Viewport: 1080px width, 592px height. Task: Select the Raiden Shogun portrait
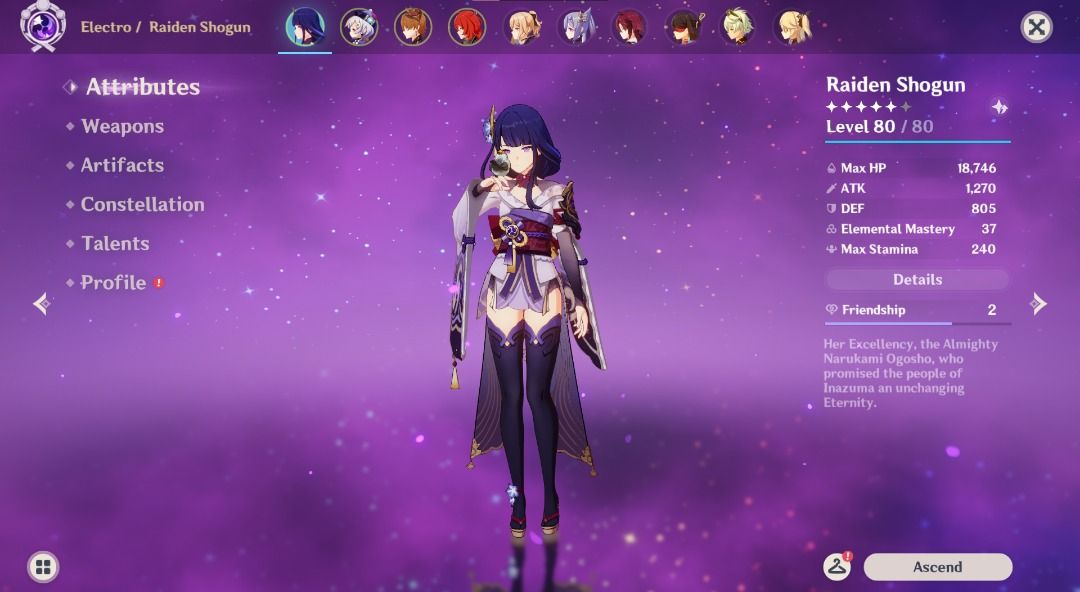tap(304, 27)
